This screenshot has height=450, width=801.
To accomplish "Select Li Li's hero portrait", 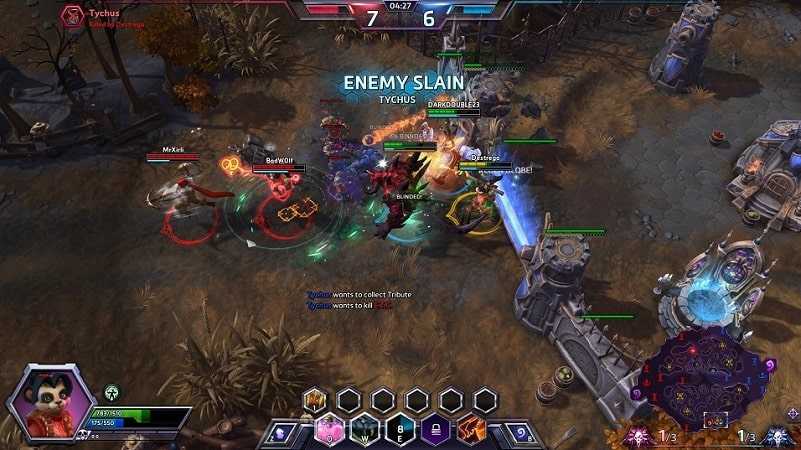I will pyautogui.click(x=50, y=402).
